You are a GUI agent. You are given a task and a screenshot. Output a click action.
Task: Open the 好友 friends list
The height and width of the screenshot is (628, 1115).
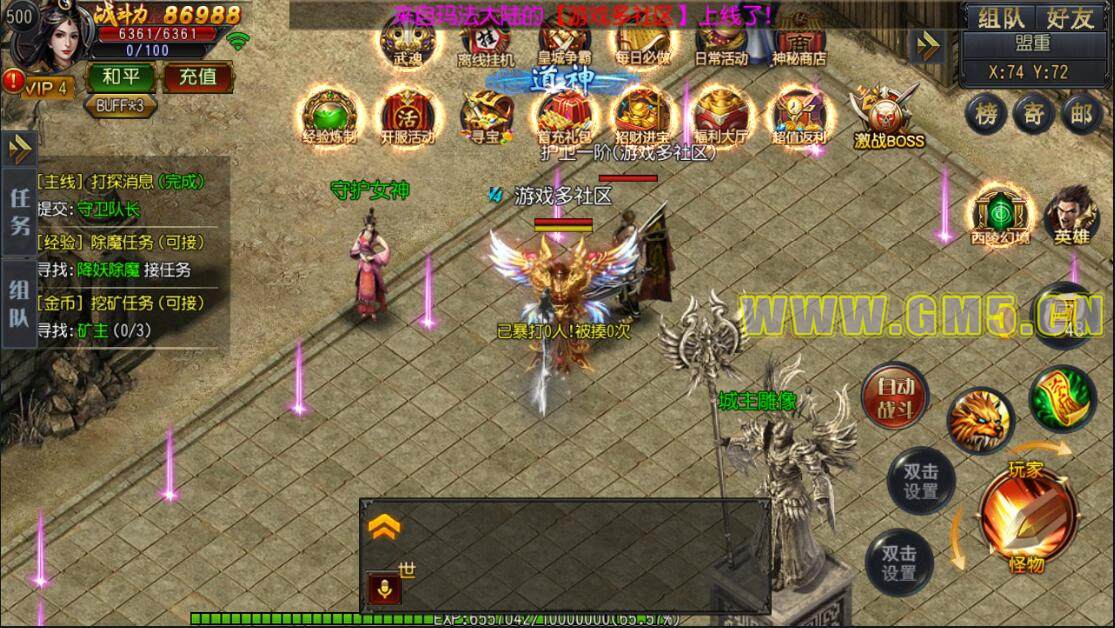click(1070, 17)
